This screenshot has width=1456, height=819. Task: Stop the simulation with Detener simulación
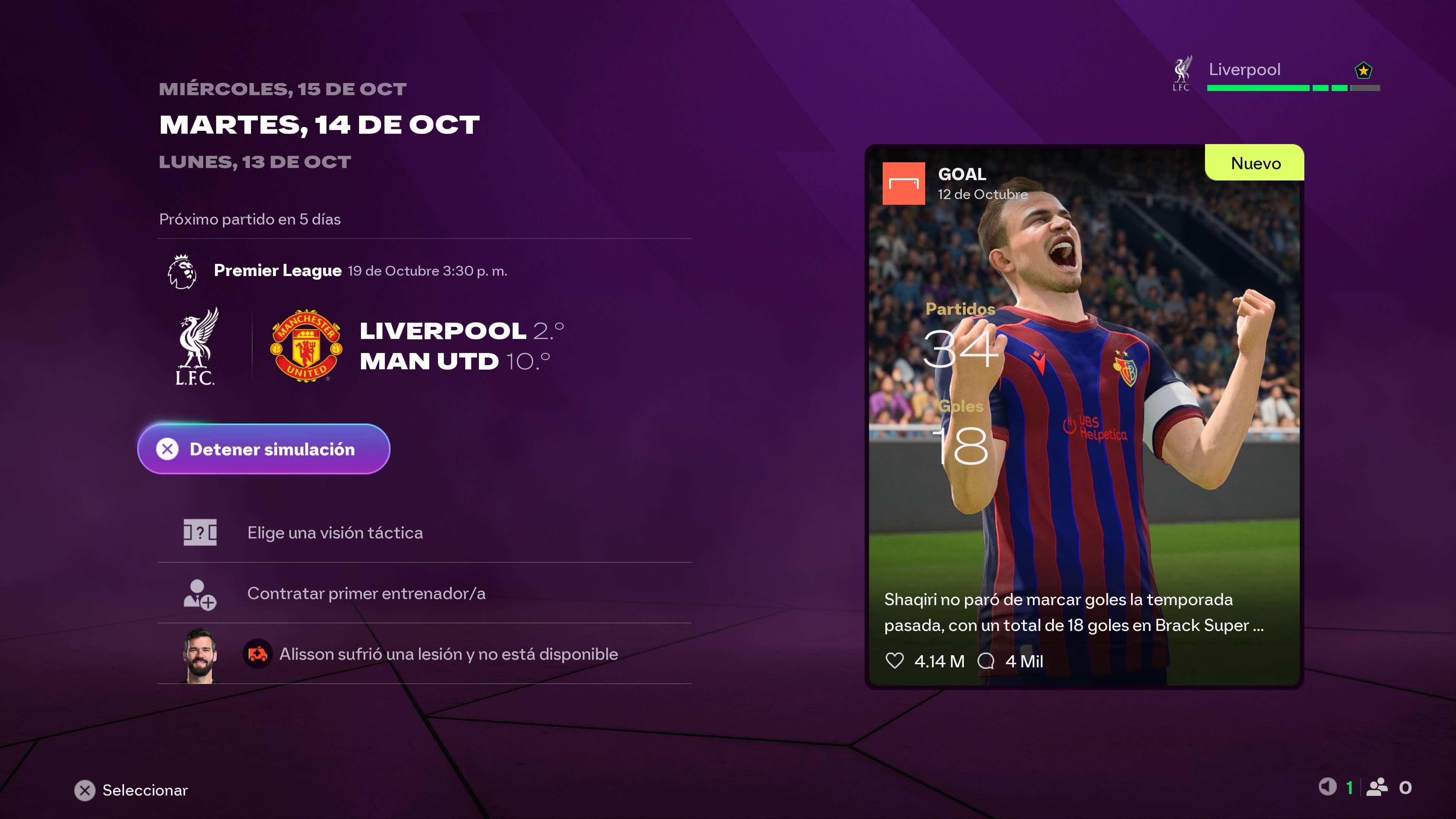[264, 449]
